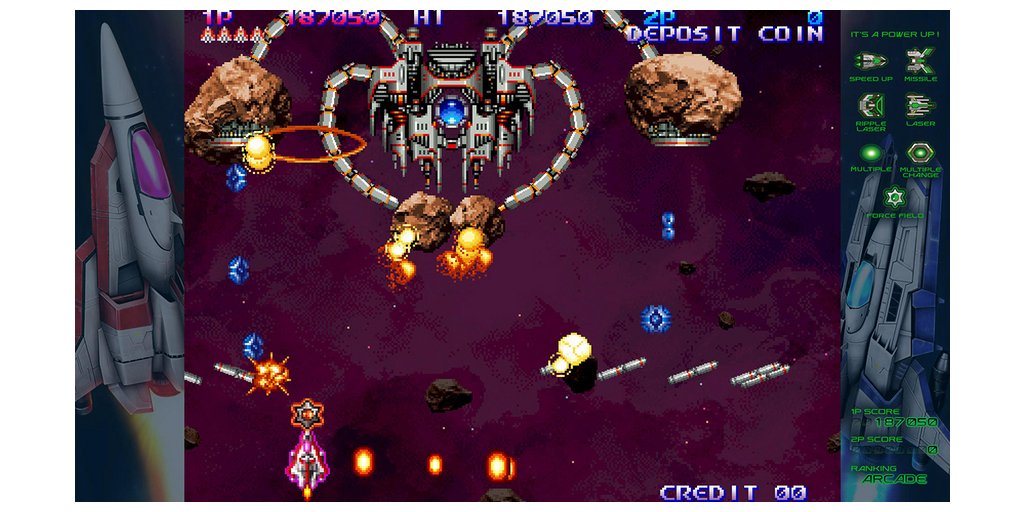Activate the Ripple Laser icon
This screenshot has width=1024, height=512.
pyautogui.click(x=871, y=105)
